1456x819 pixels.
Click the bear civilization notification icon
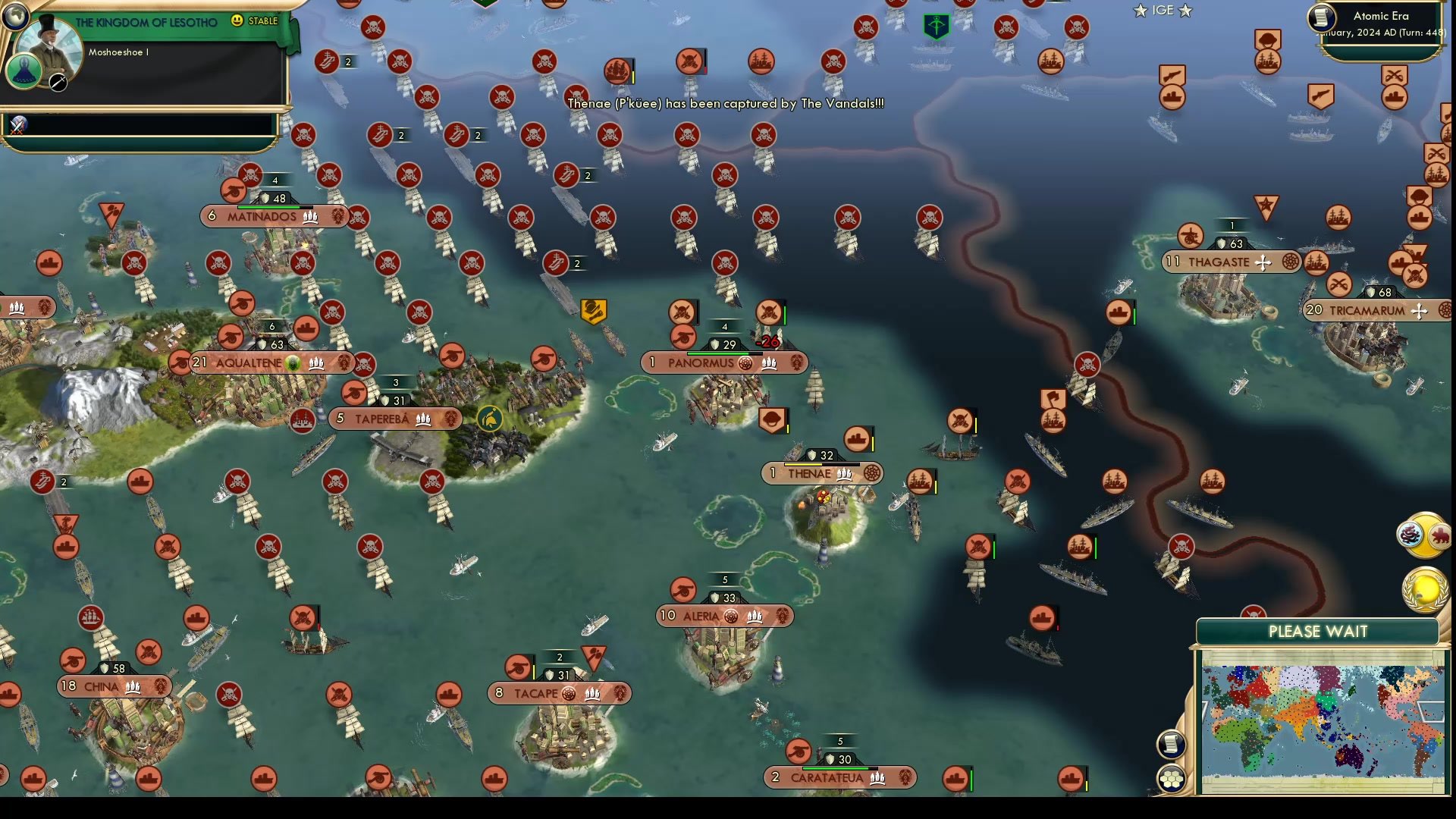click(x=1438, y=535)
